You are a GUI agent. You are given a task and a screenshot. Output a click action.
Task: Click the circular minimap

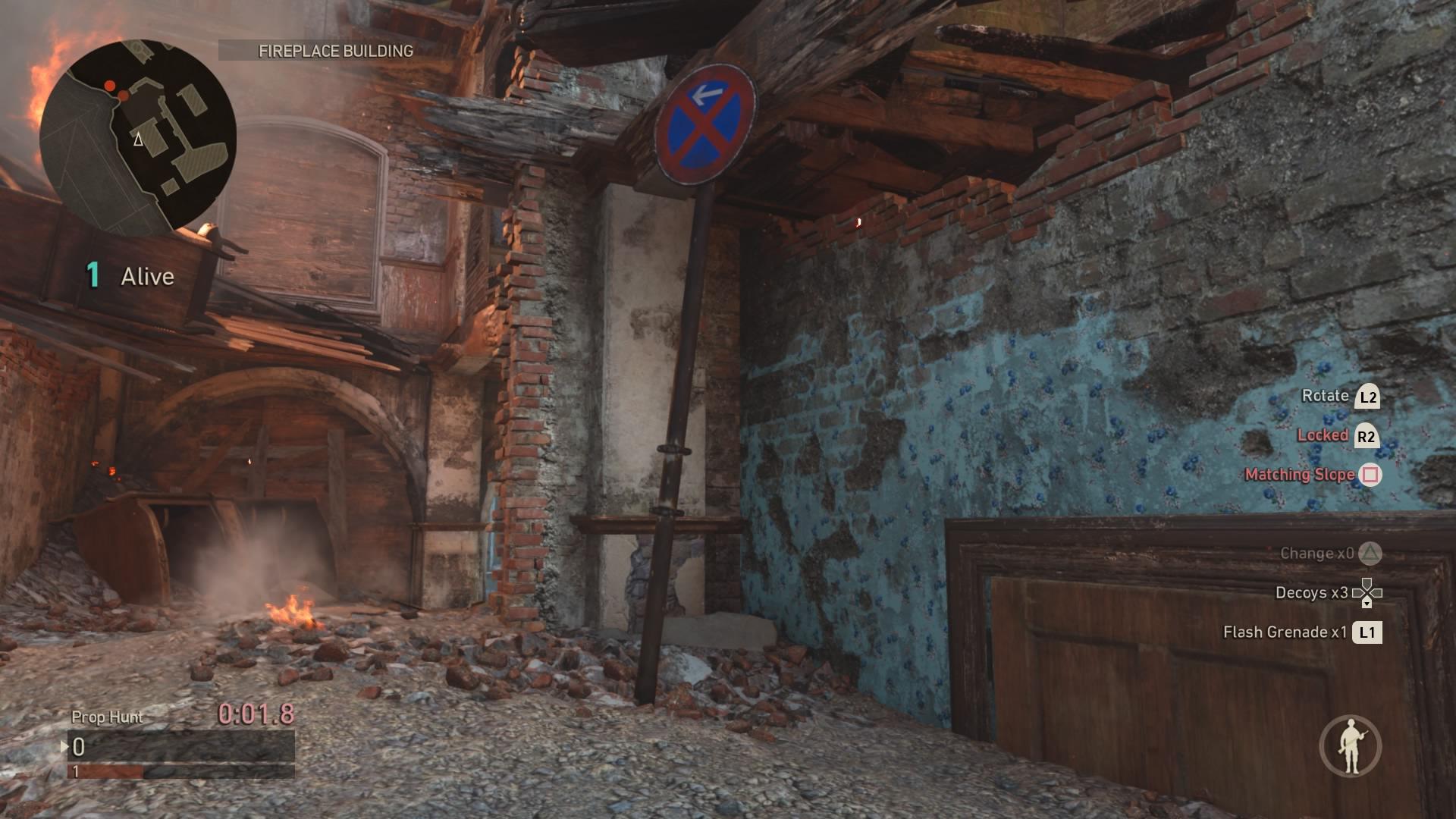point(138,138)
